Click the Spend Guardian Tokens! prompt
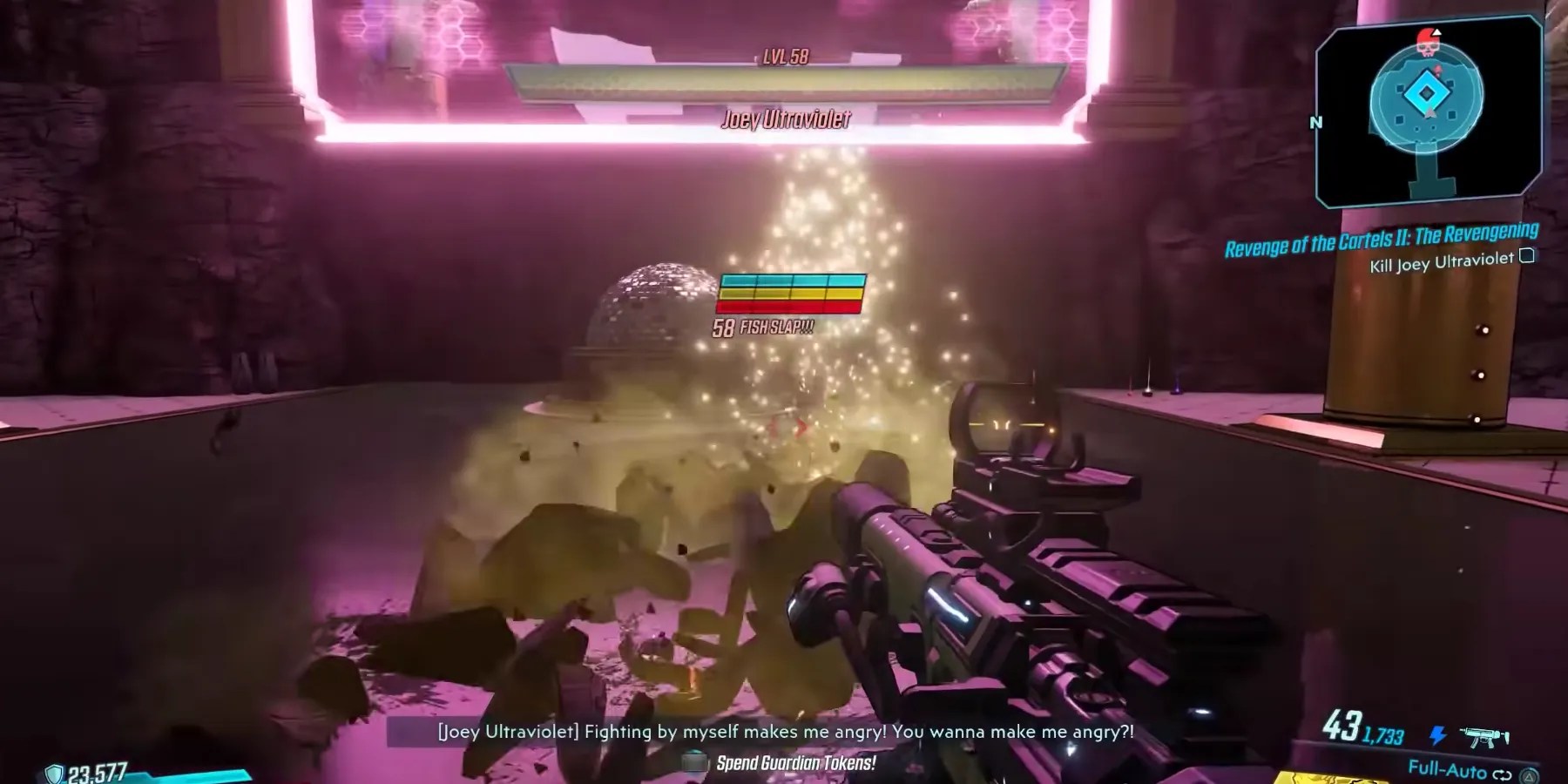1568x784 pixels. pos(796,761)
